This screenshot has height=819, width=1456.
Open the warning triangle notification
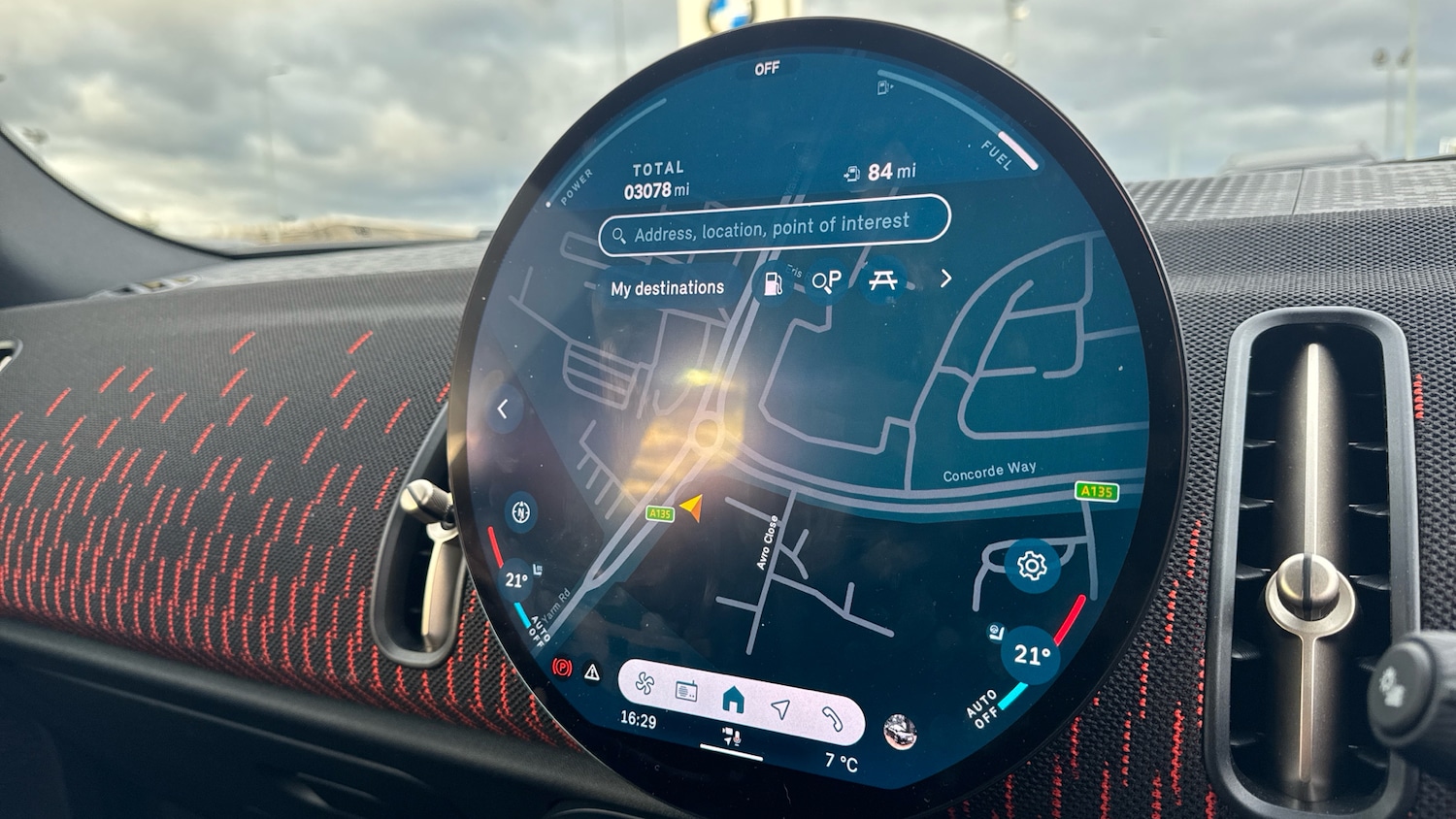tap(592, 671)
